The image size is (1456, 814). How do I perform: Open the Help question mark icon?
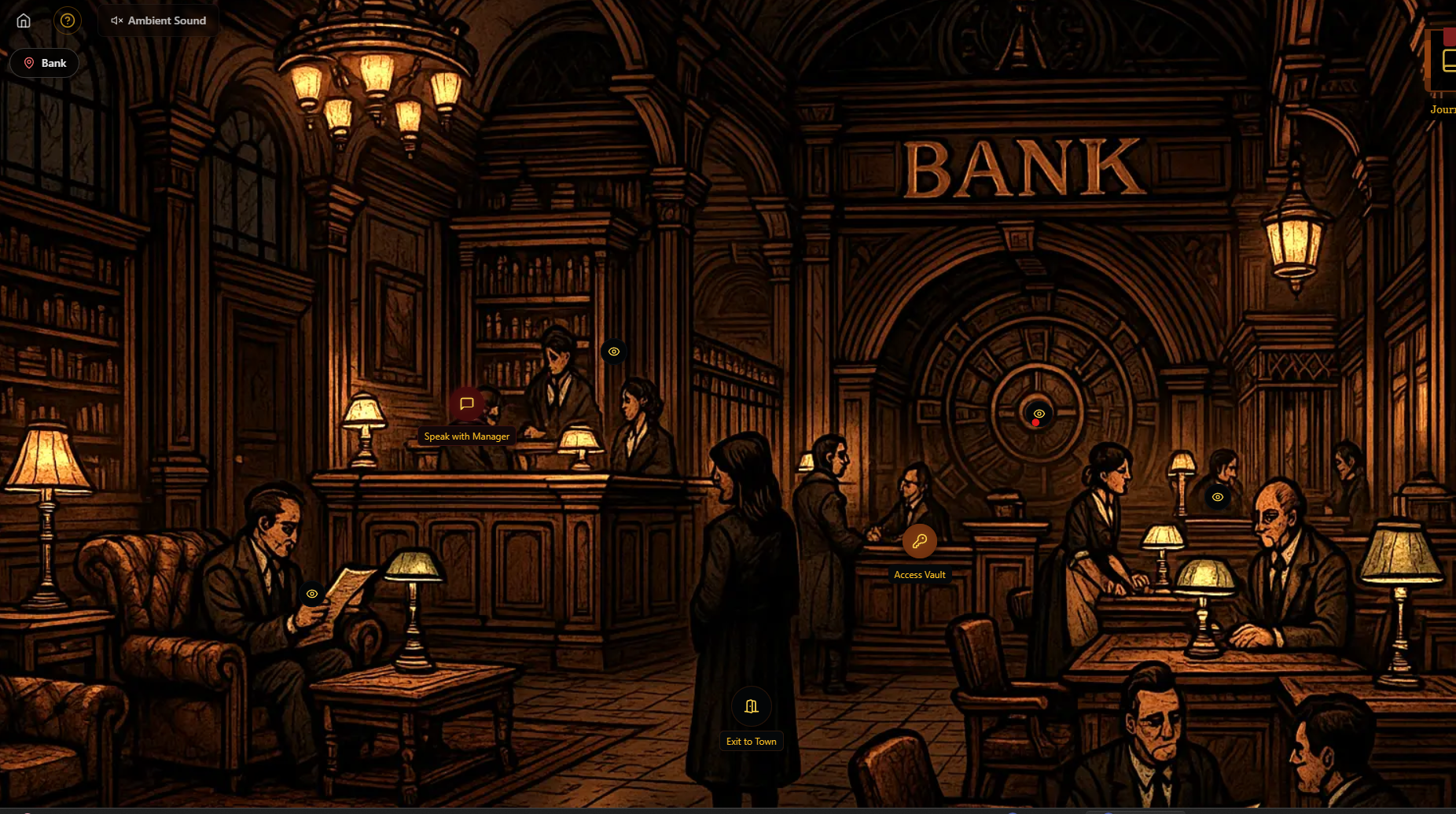[x=68, y=20]
